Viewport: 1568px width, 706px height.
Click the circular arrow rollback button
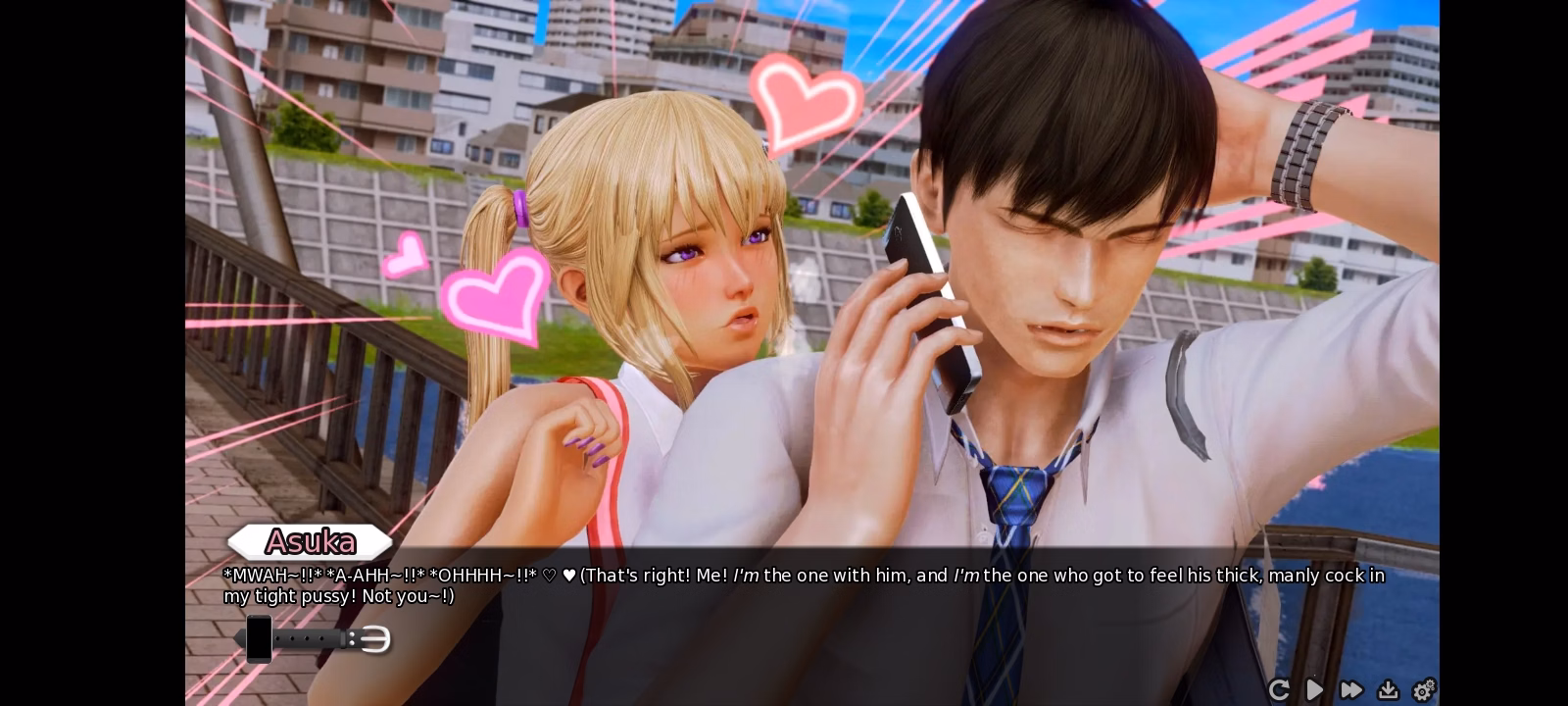(1278, 690)
